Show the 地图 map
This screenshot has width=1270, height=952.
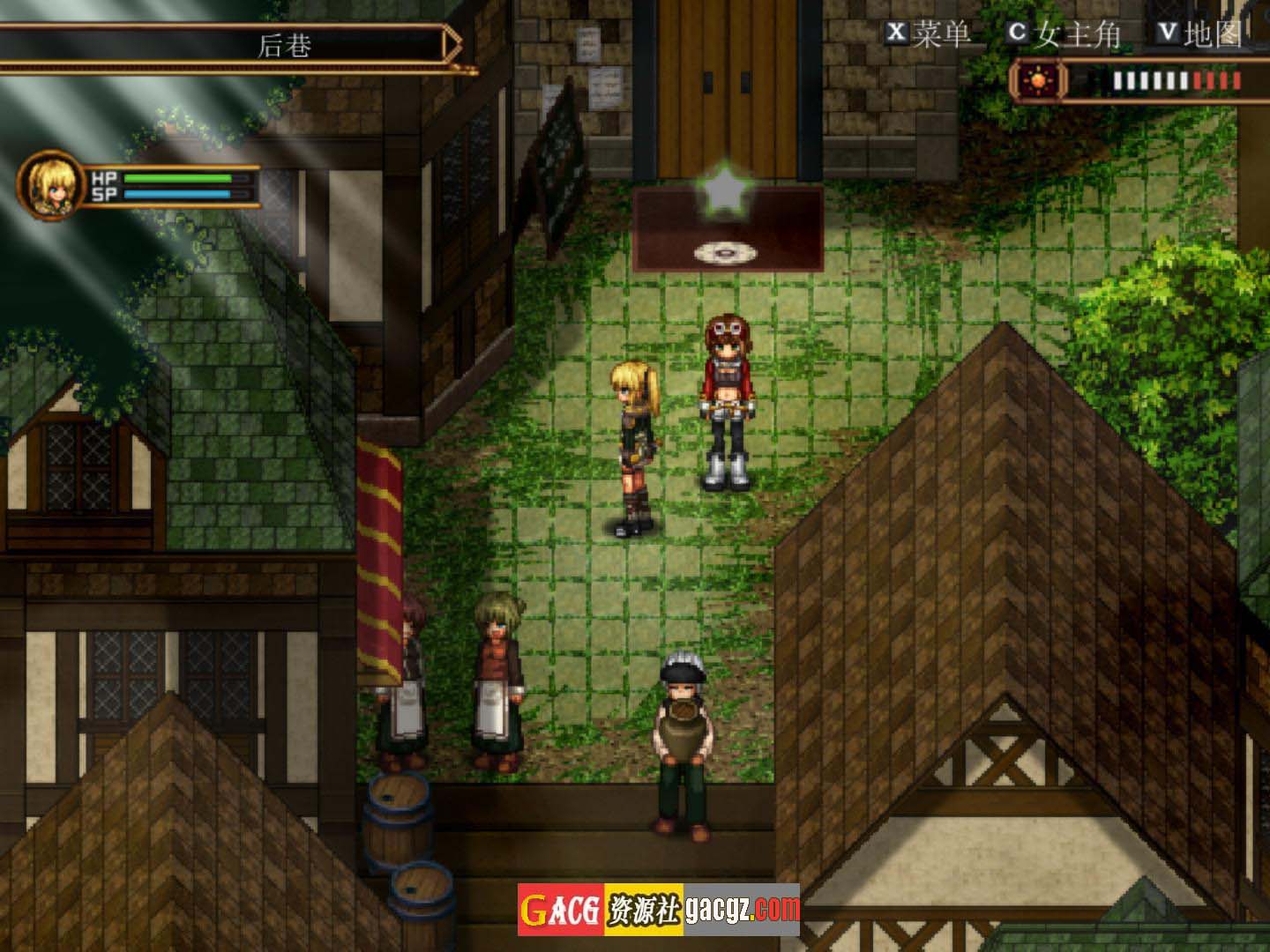click(x=1199, y=33)
